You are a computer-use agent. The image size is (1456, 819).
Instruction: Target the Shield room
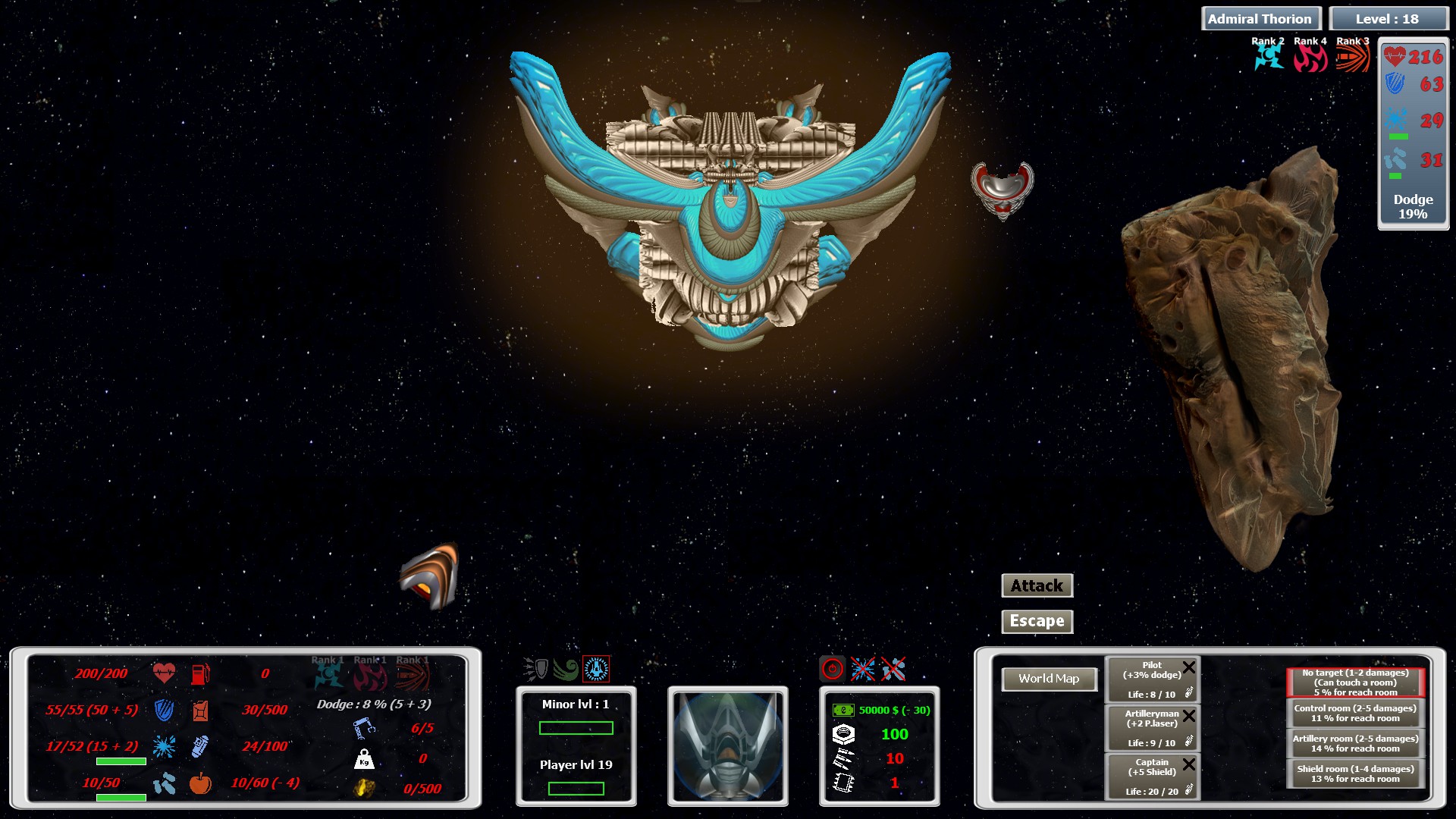point(1355,773)
